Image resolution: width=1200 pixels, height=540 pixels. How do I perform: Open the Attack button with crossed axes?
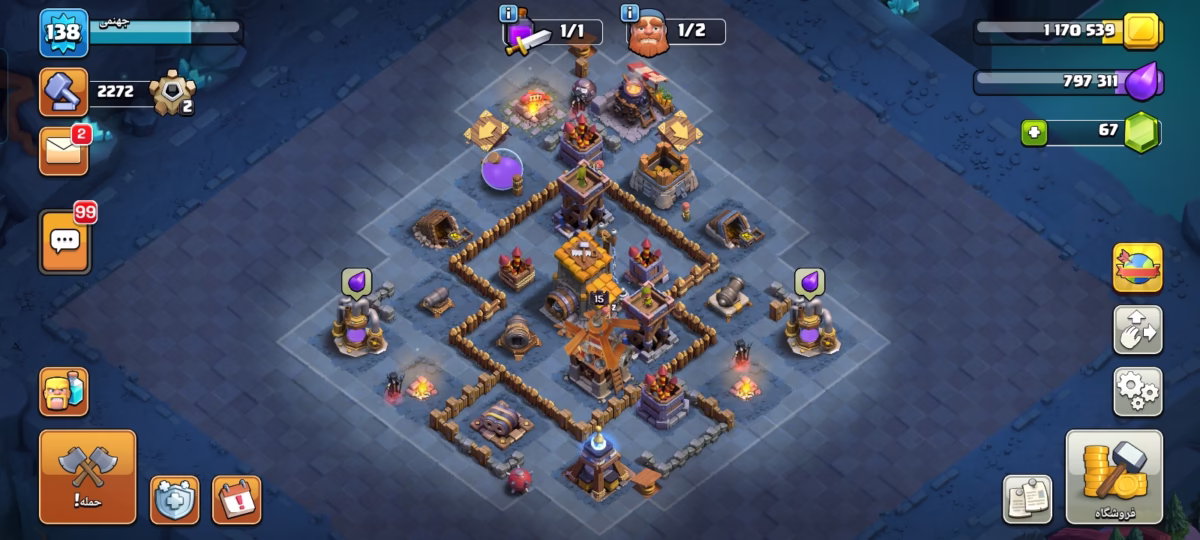tap(88, 478)
